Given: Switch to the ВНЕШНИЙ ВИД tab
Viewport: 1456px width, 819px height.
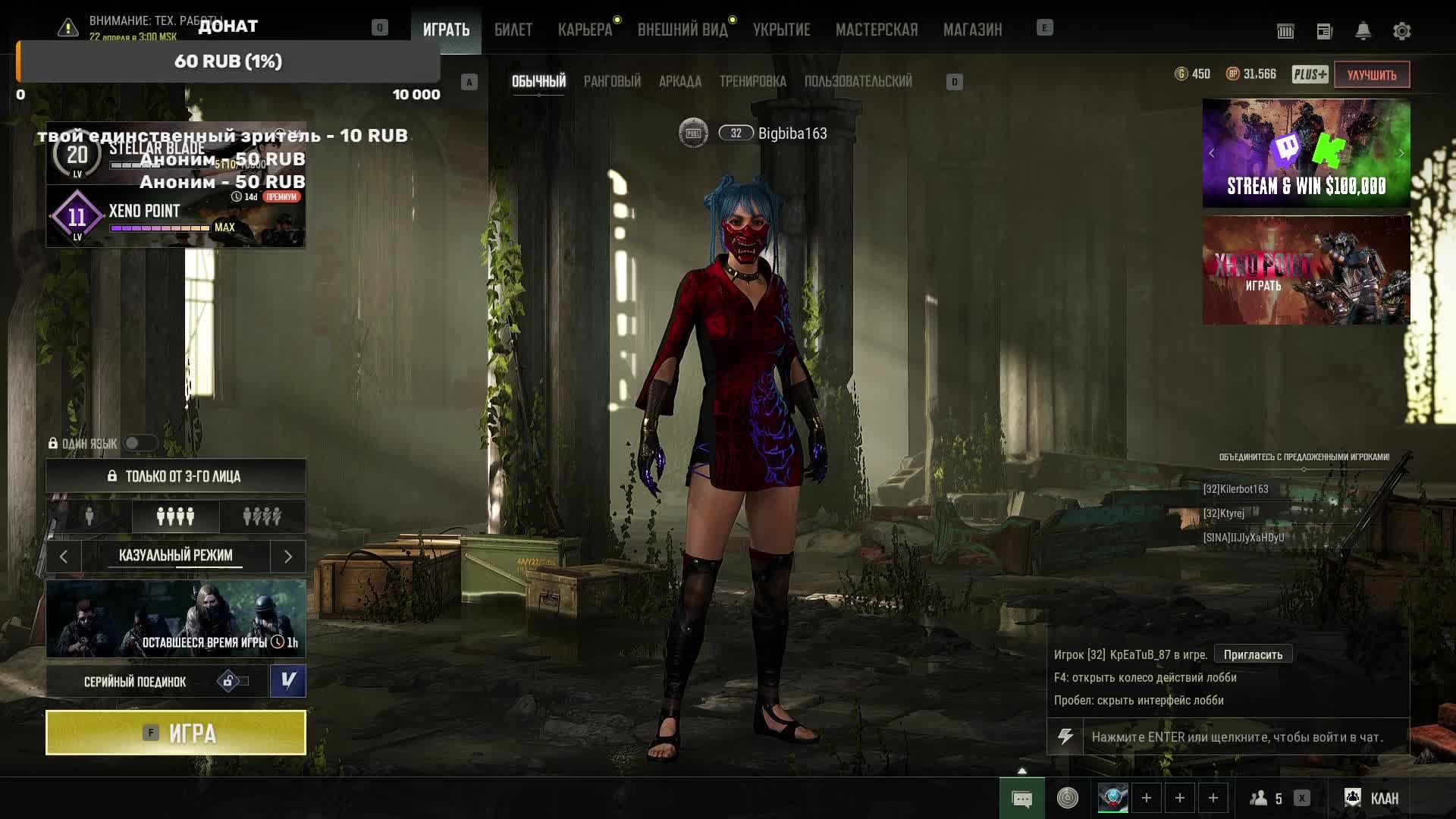Looking at the screenshot, I should (x=682, y=30).
